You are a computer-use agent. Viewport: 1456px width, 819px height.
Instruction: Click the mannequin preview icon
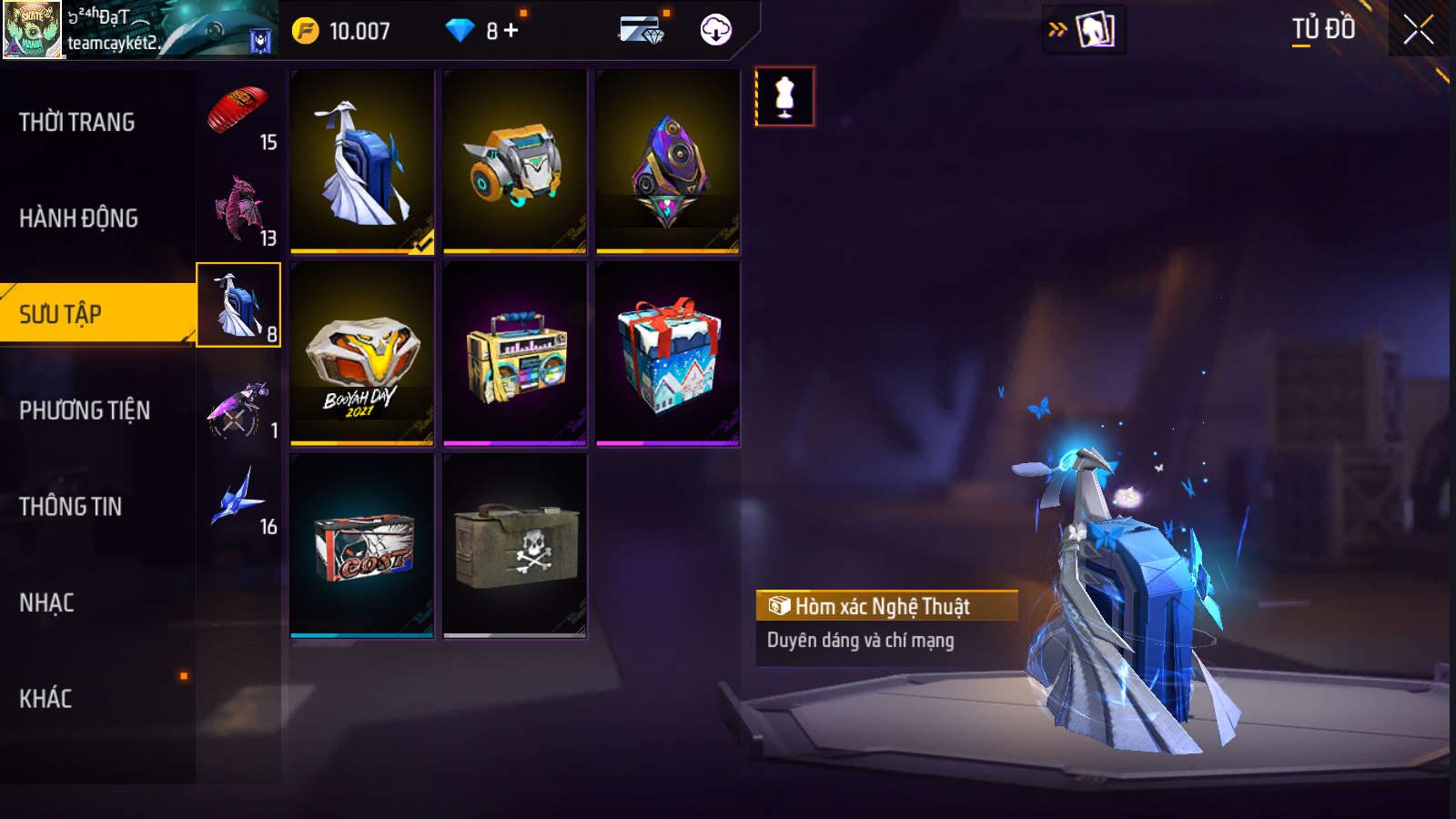(x=784, y=96)
